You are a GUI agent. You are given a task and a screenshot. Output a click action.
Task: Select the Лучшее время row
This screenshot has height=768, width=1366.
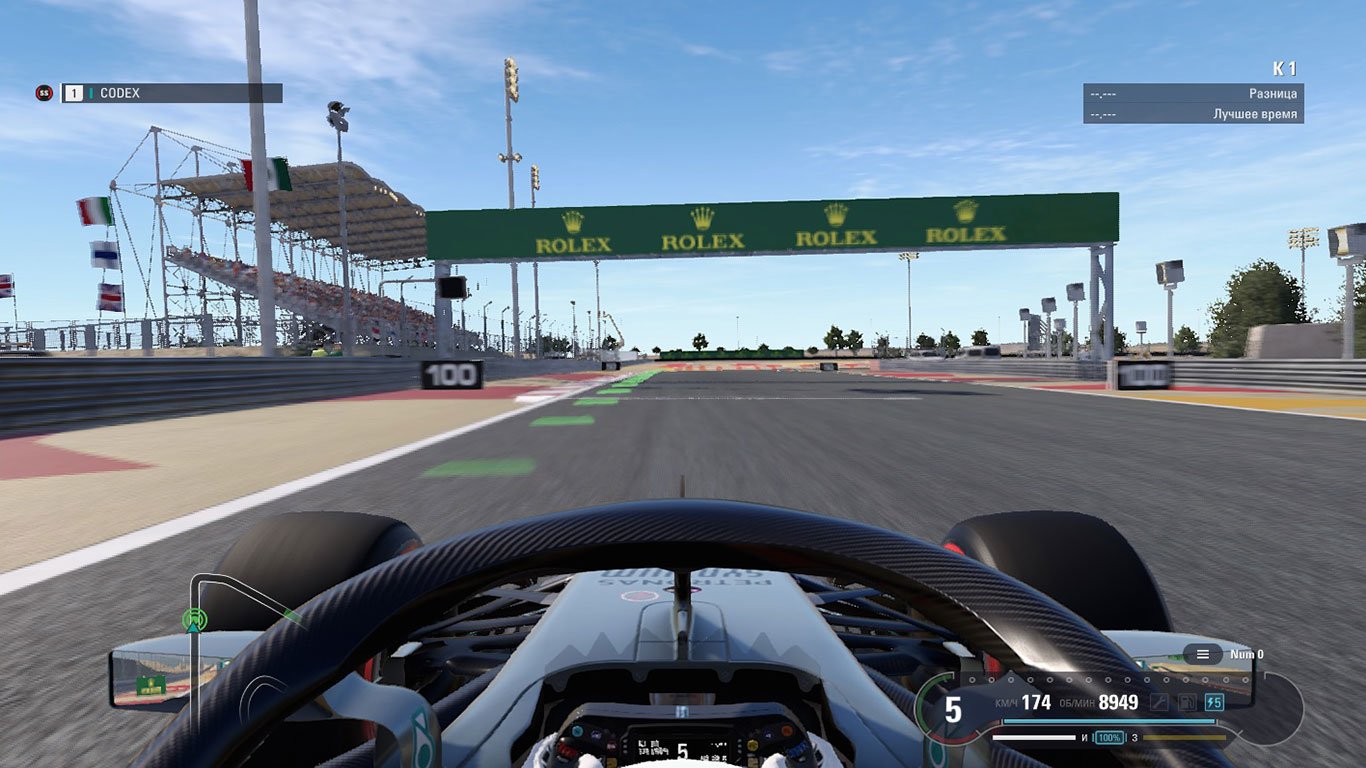coord(1190,112)
